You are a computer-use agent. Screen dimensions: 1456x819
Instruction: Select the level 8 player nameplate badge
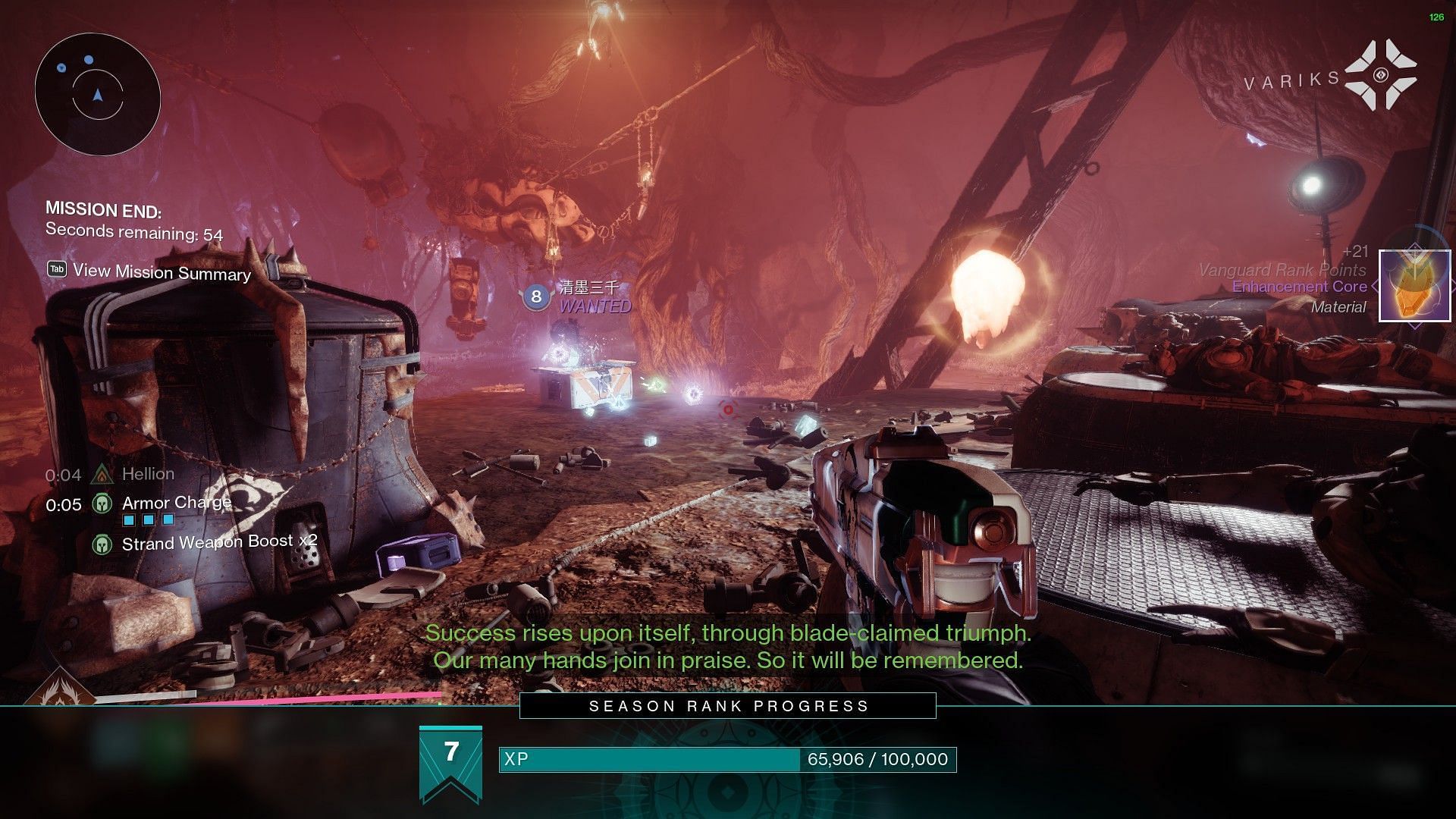point(536,297)
